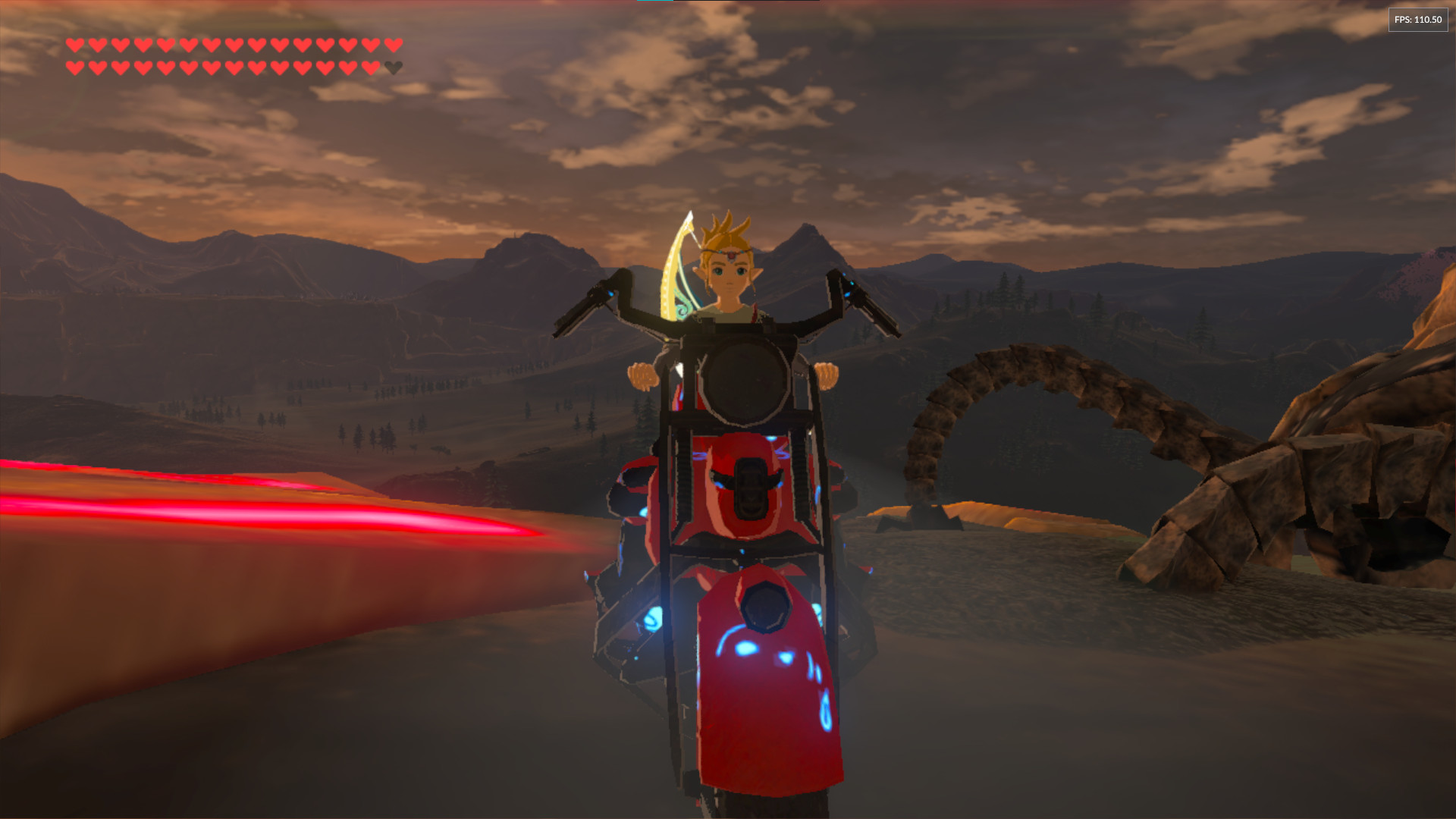Click the middle heart of the top row

(232, 45)
